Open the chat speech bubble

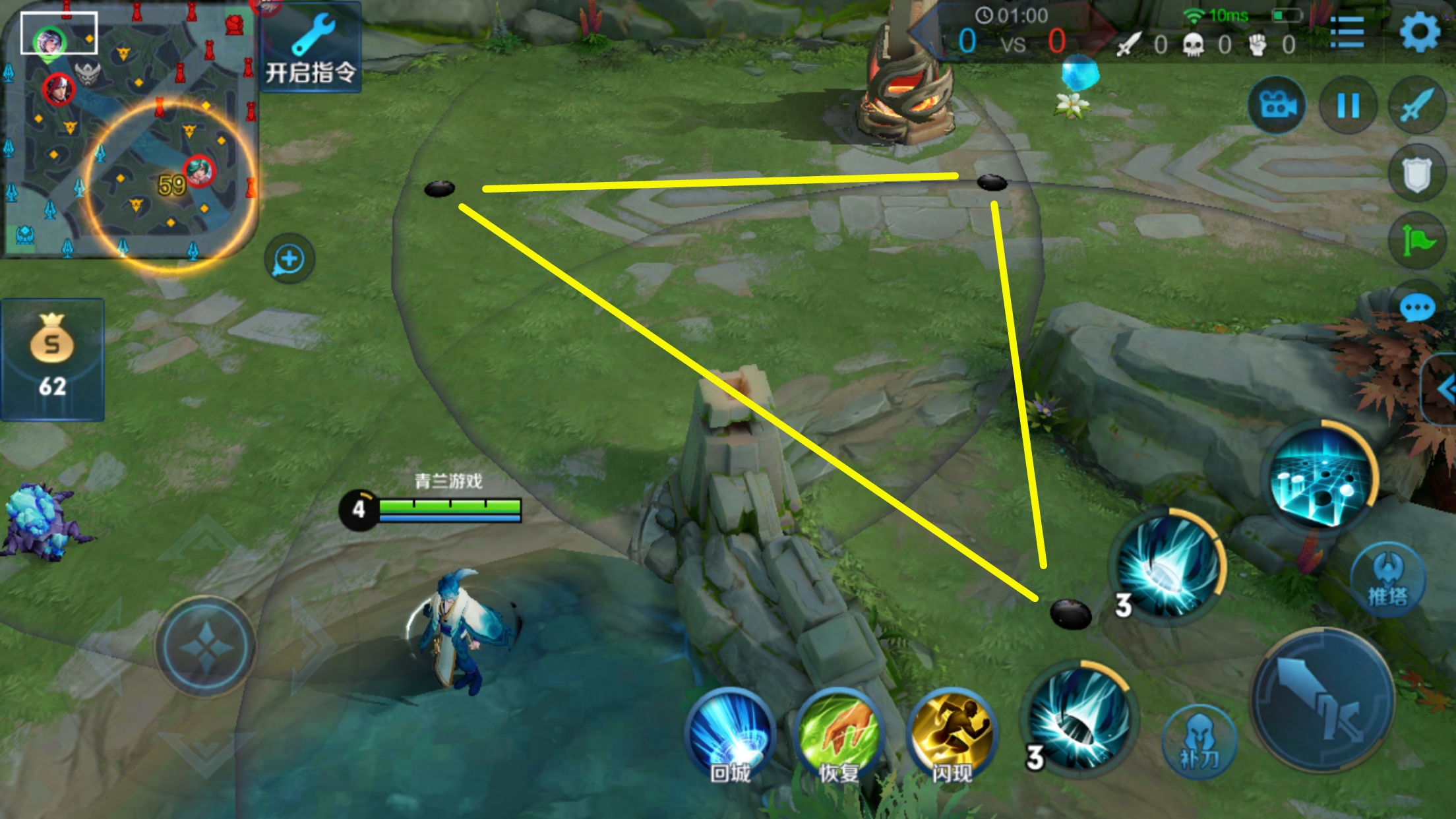pyautogui.click(x=1417, y=308)
